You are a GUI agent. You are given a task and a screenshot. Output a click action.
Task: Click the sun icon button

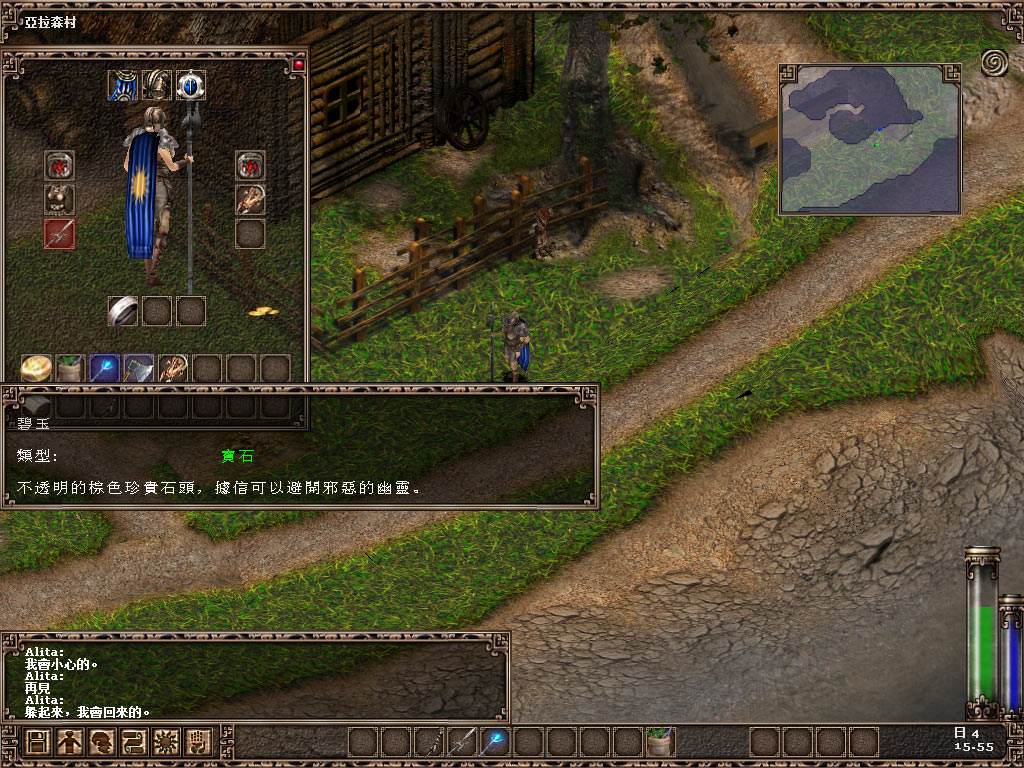click(166, 742)
